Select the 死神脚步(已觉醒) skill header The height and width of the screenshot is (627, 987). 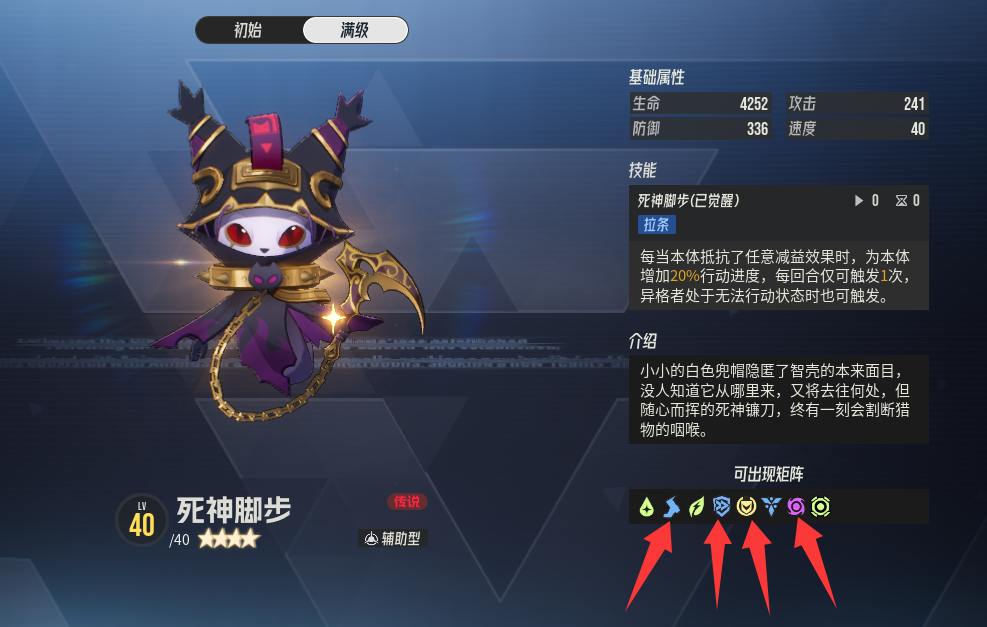click(689, 201)
